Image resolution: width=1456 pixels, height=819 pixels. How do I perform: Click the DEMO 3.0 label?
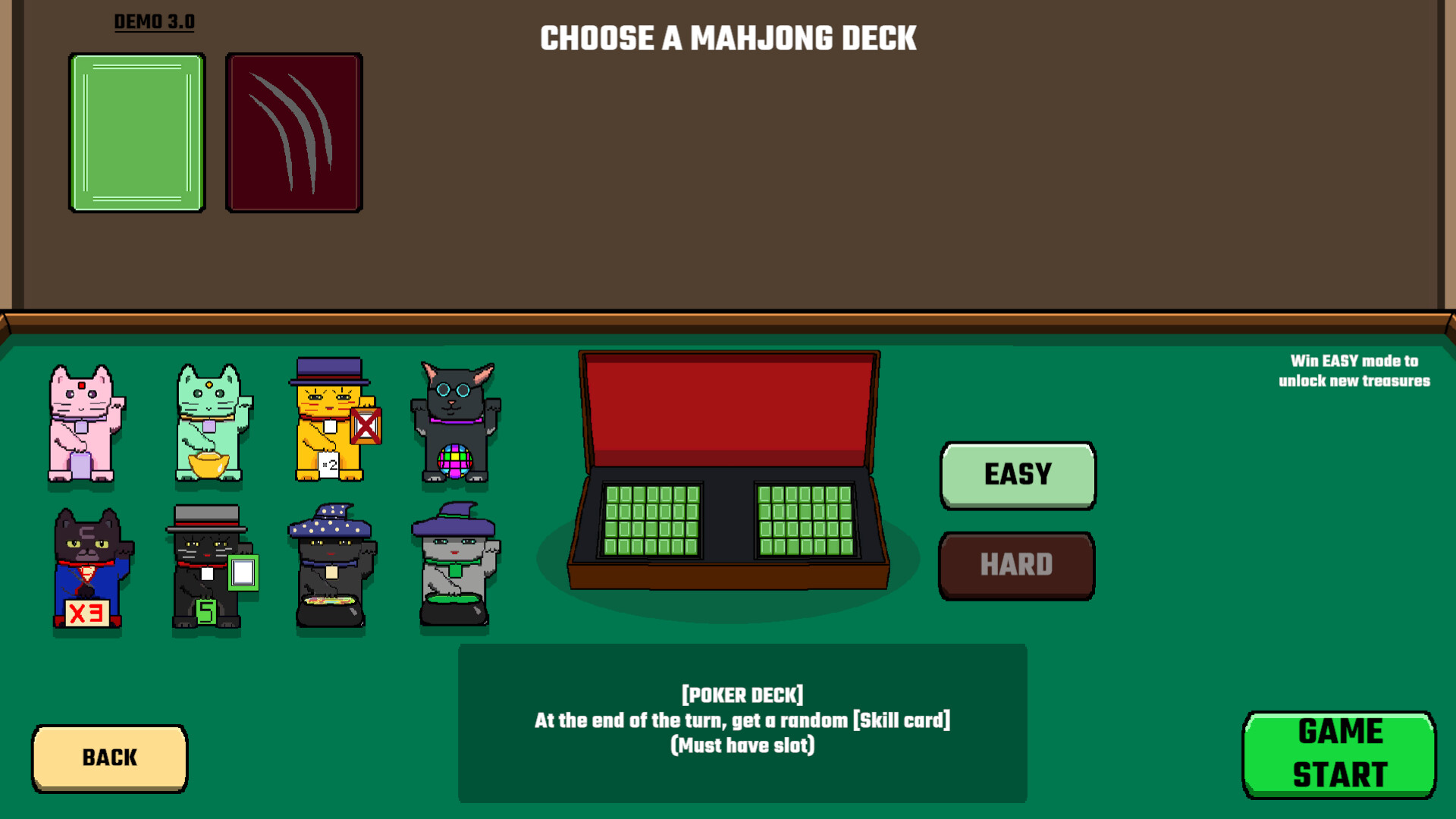(x=154, y=20)
